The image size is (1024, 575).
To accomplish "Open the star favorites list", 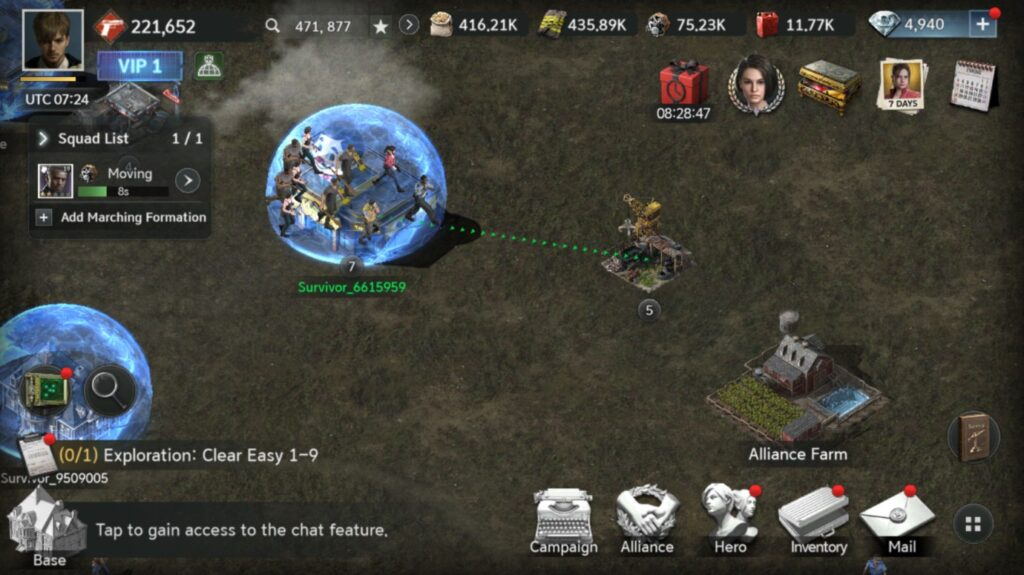I will [x=380, y=26].
